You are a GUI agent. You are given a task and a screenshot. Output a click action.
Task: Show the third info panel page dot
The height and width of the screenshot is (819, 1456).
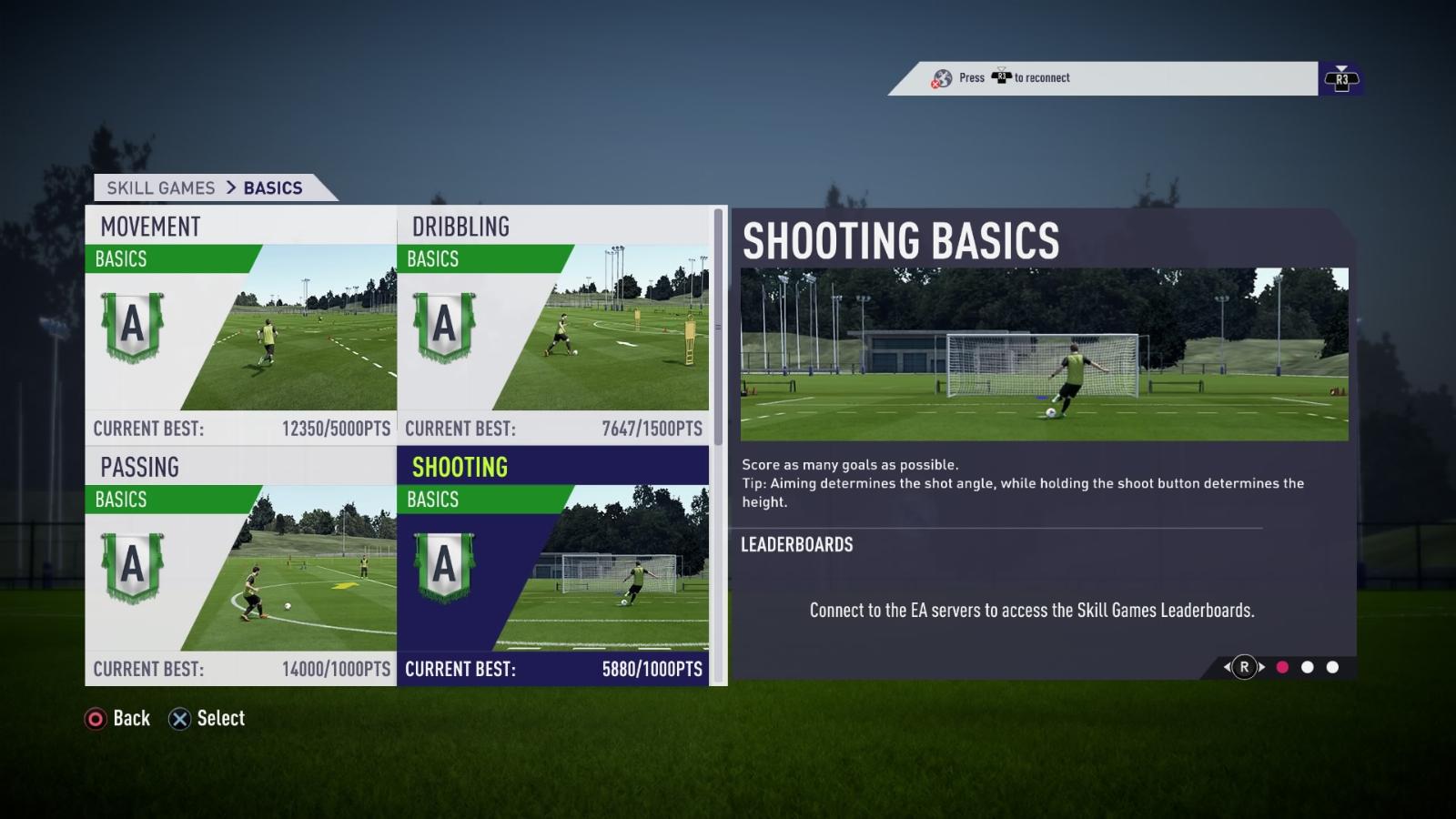[x=1332, y=667]
